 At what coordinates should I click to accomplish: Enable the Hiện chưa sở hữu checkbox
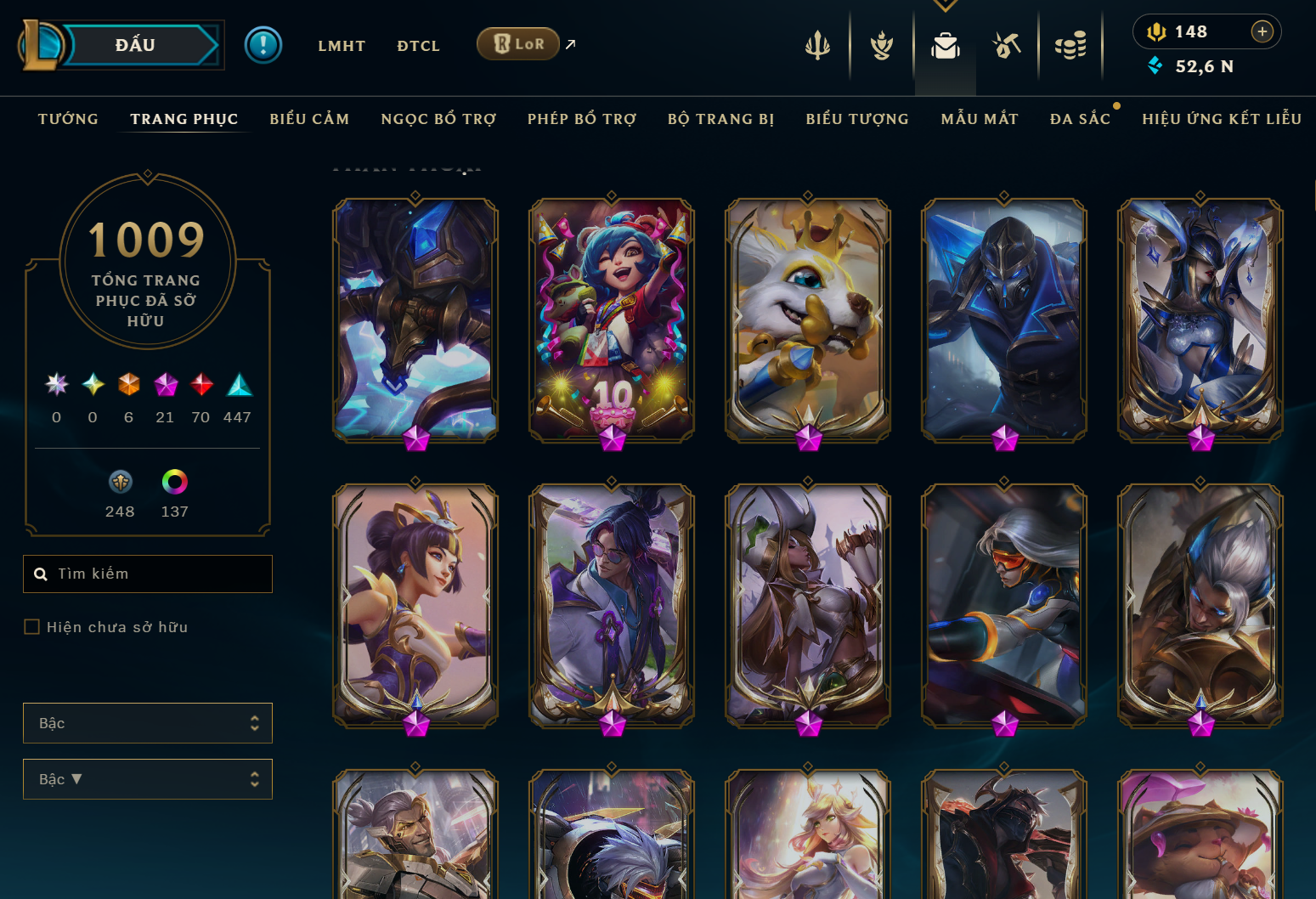click(31, 626)
